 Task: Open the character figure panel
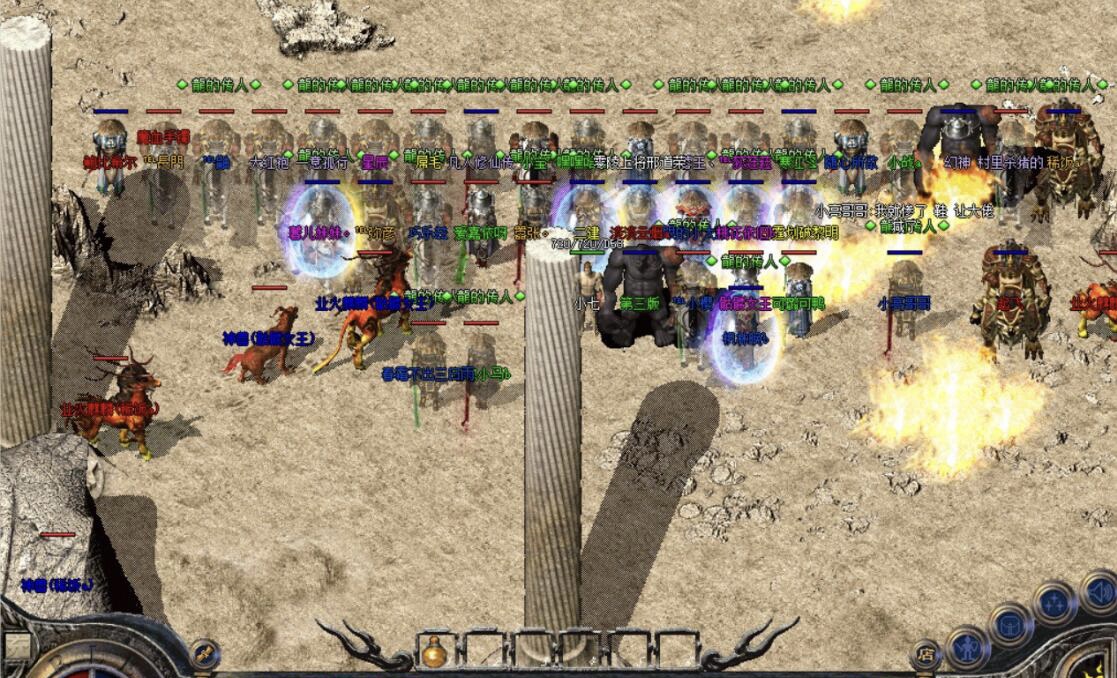pyautogui.click(x=967, y=646)
